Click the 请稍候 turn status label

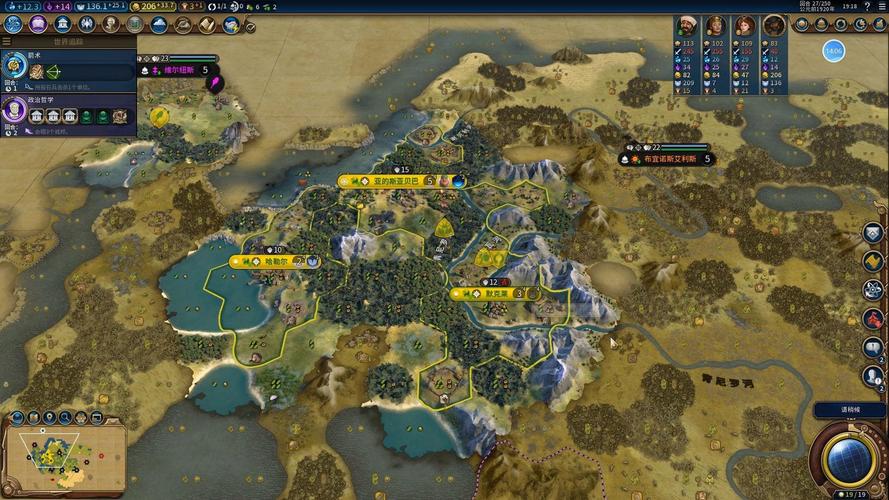[x=848, y=410]
